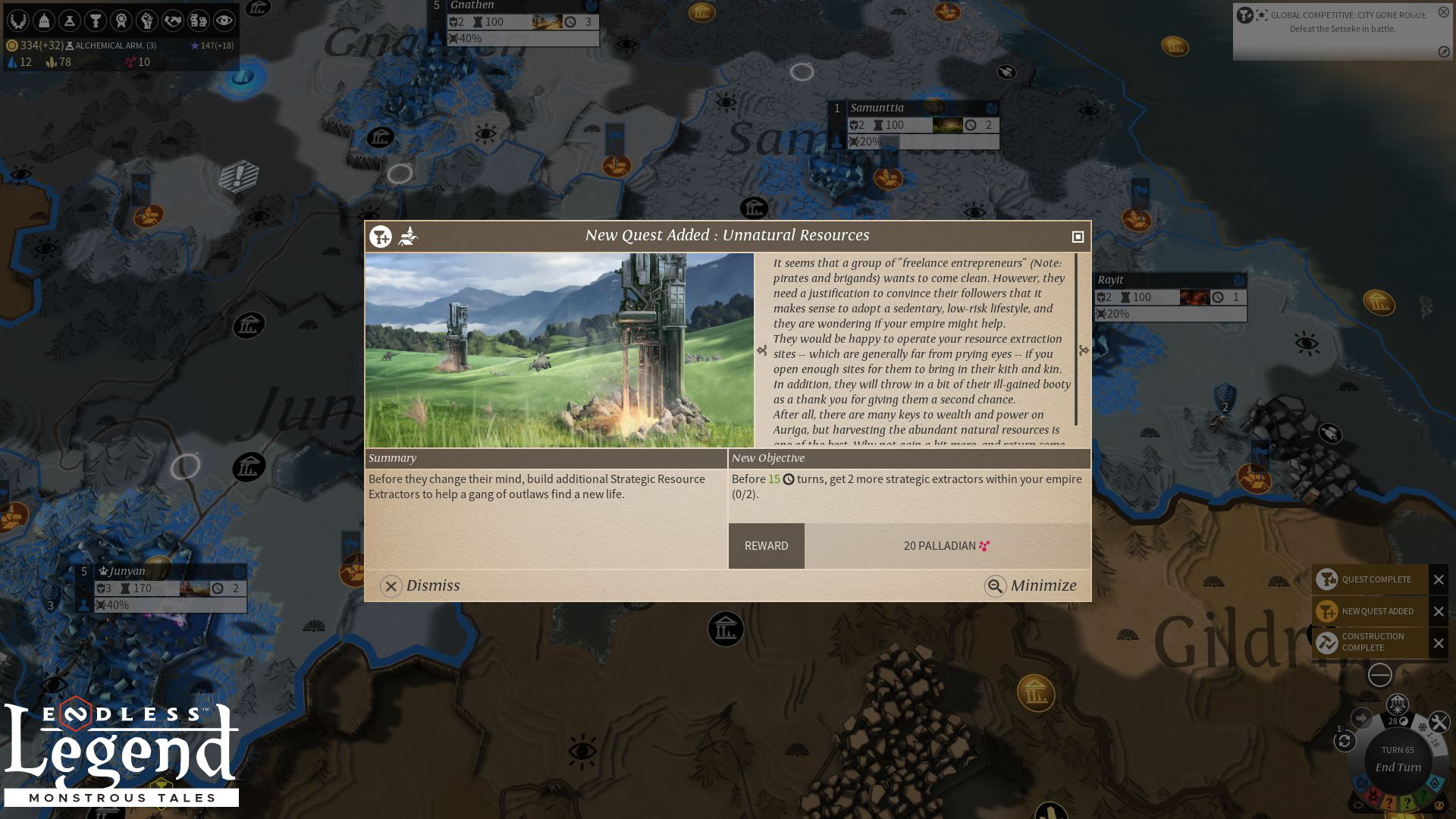Locate City Gone Rogue quest via compass icon
This screenshot has height=819, width=1456.
(x=1443, y=52)
